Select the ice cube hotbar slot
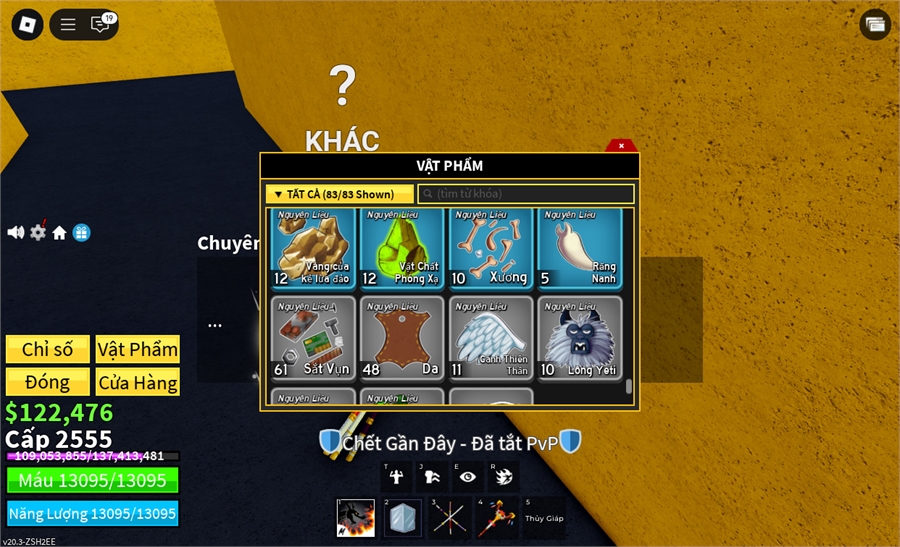 tap(403, 518)
